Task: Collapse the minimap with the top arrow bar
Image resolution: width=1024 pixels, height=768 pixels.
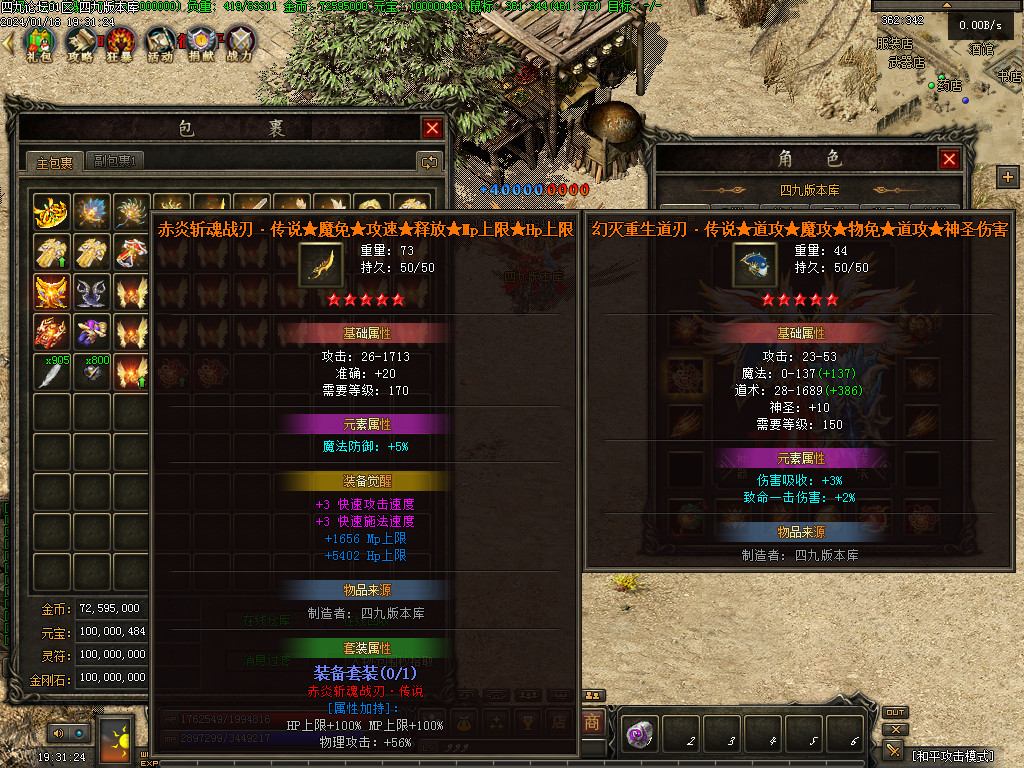Action: coord(946,5)
